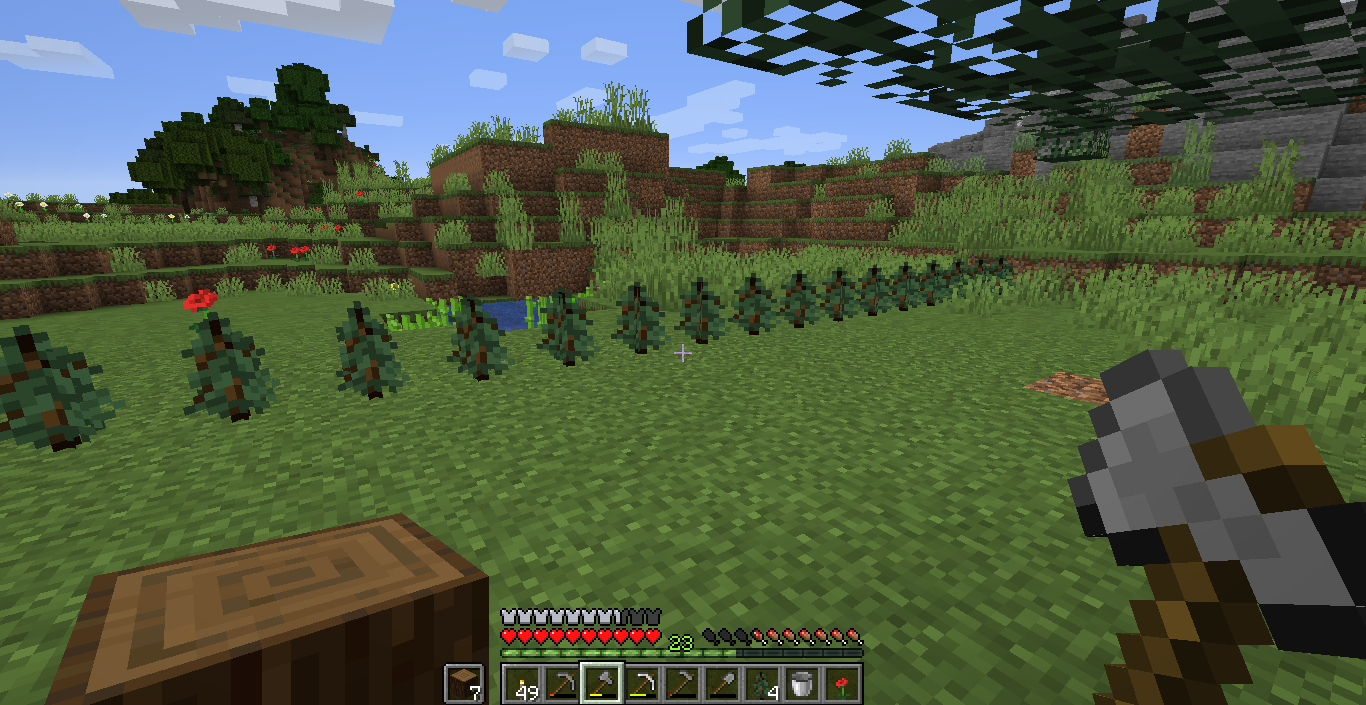The image size is (1366, 705).
Task: Pick the stone shovel in the hotbar
Action: [722, 684]
